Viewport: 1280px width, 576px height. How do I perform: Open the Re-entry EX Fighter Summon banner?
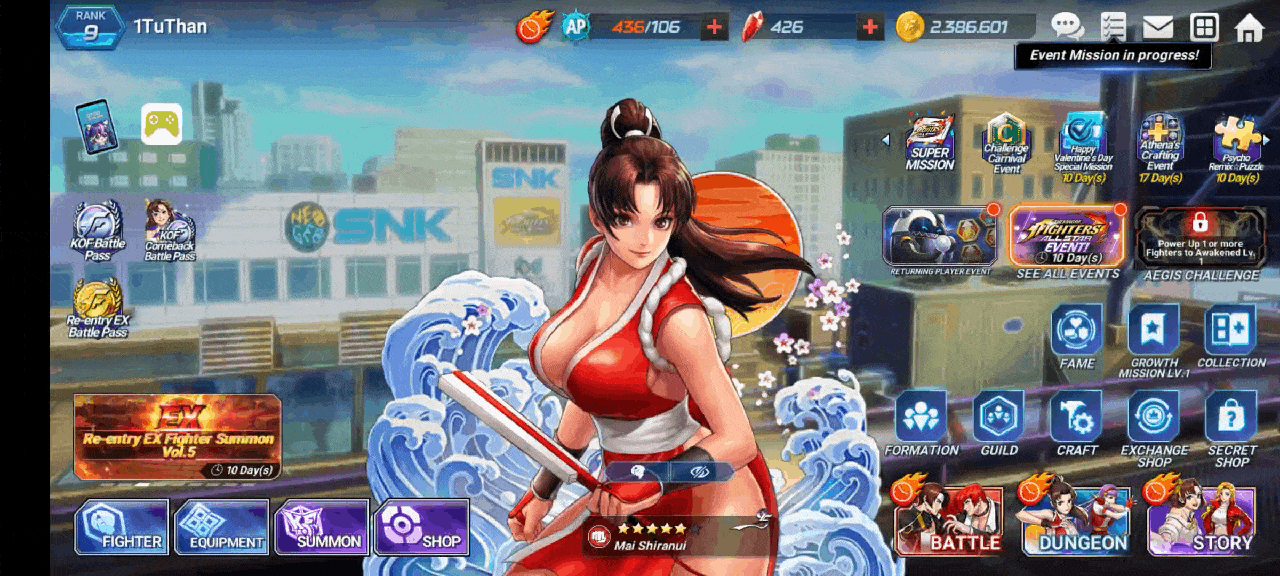coord(177,437)
